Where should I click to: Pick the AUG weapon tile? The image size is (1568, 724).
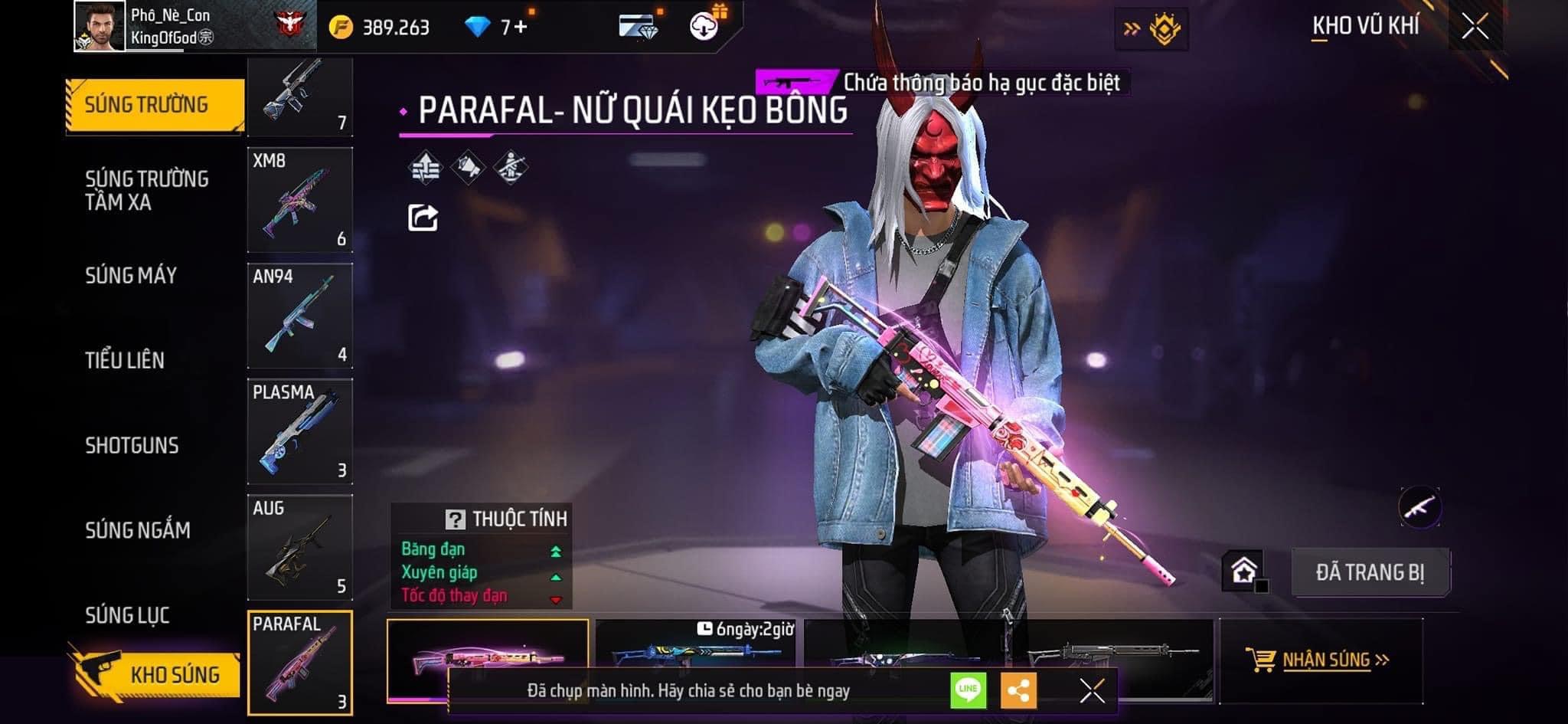[x=300, y=547]
